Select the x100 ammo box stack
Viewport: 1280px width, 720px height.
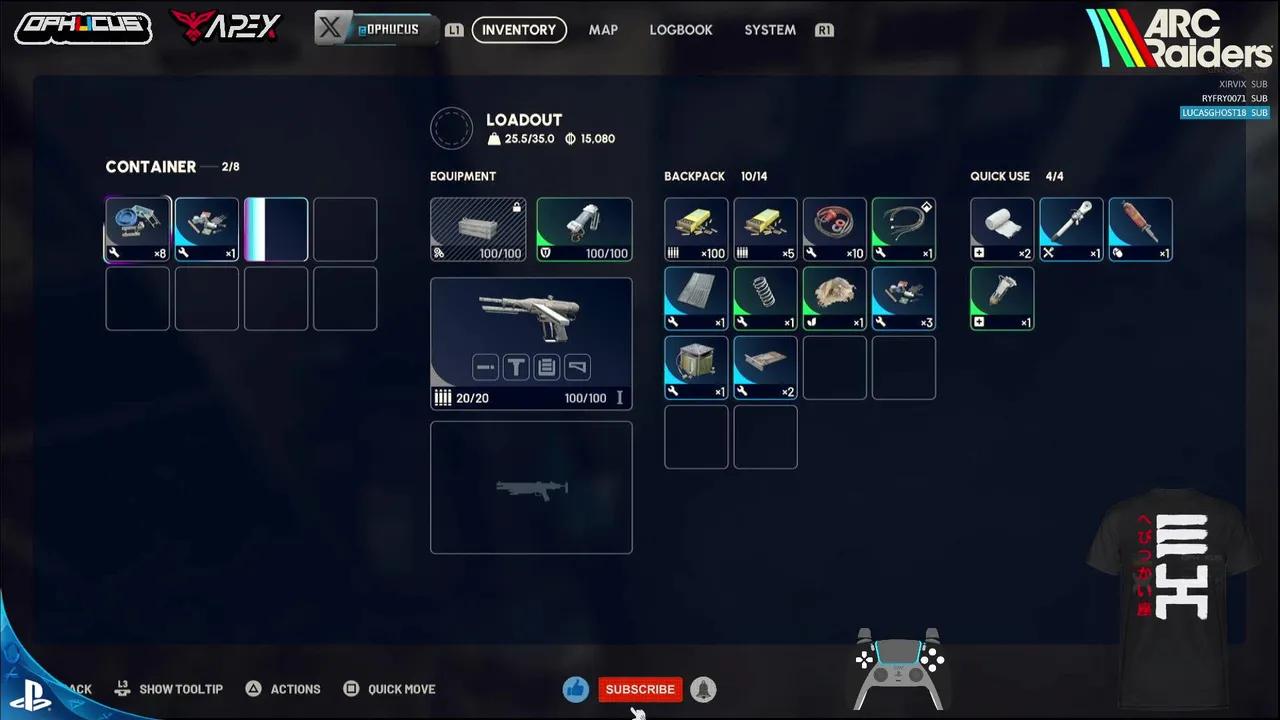coord(696,229)
